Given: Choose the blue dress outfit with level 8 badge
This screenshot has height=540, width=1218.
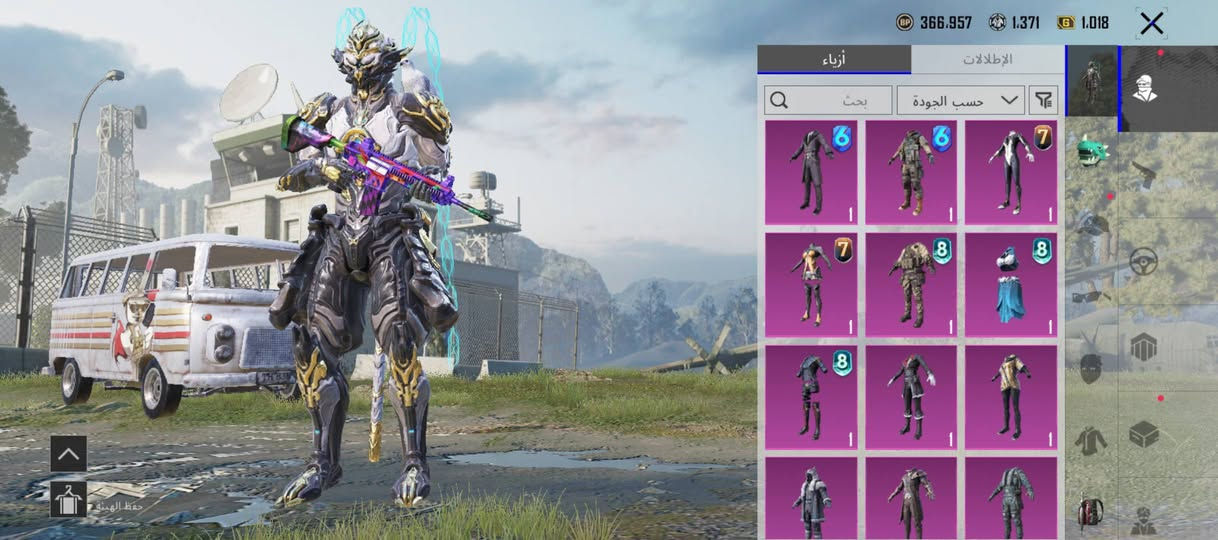Looking at the screenshot, I should [1010, 285].
